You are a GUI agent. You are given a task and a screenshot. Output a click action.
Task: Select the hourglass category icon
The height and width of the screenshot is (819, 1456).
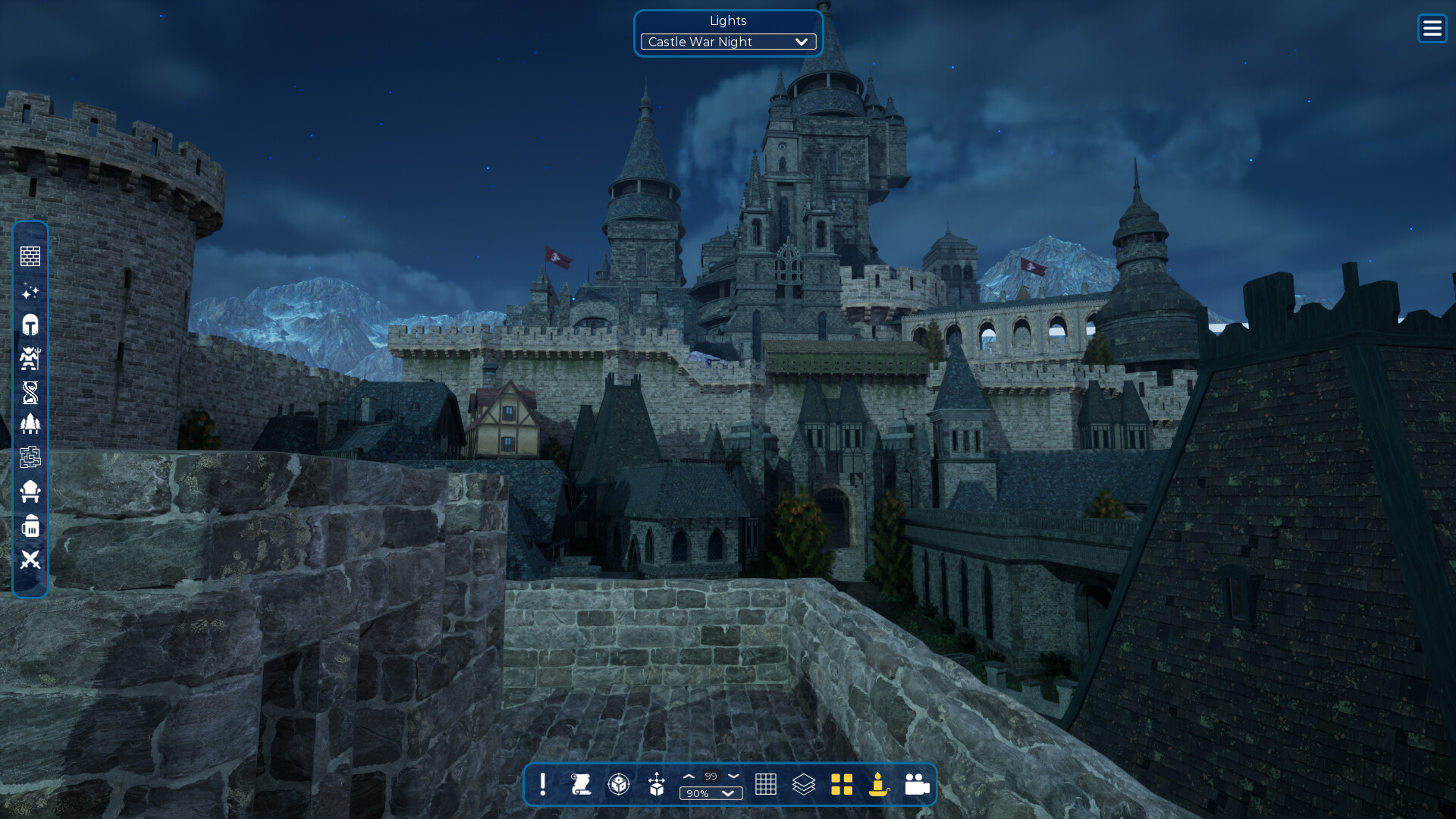pos(30,393)
